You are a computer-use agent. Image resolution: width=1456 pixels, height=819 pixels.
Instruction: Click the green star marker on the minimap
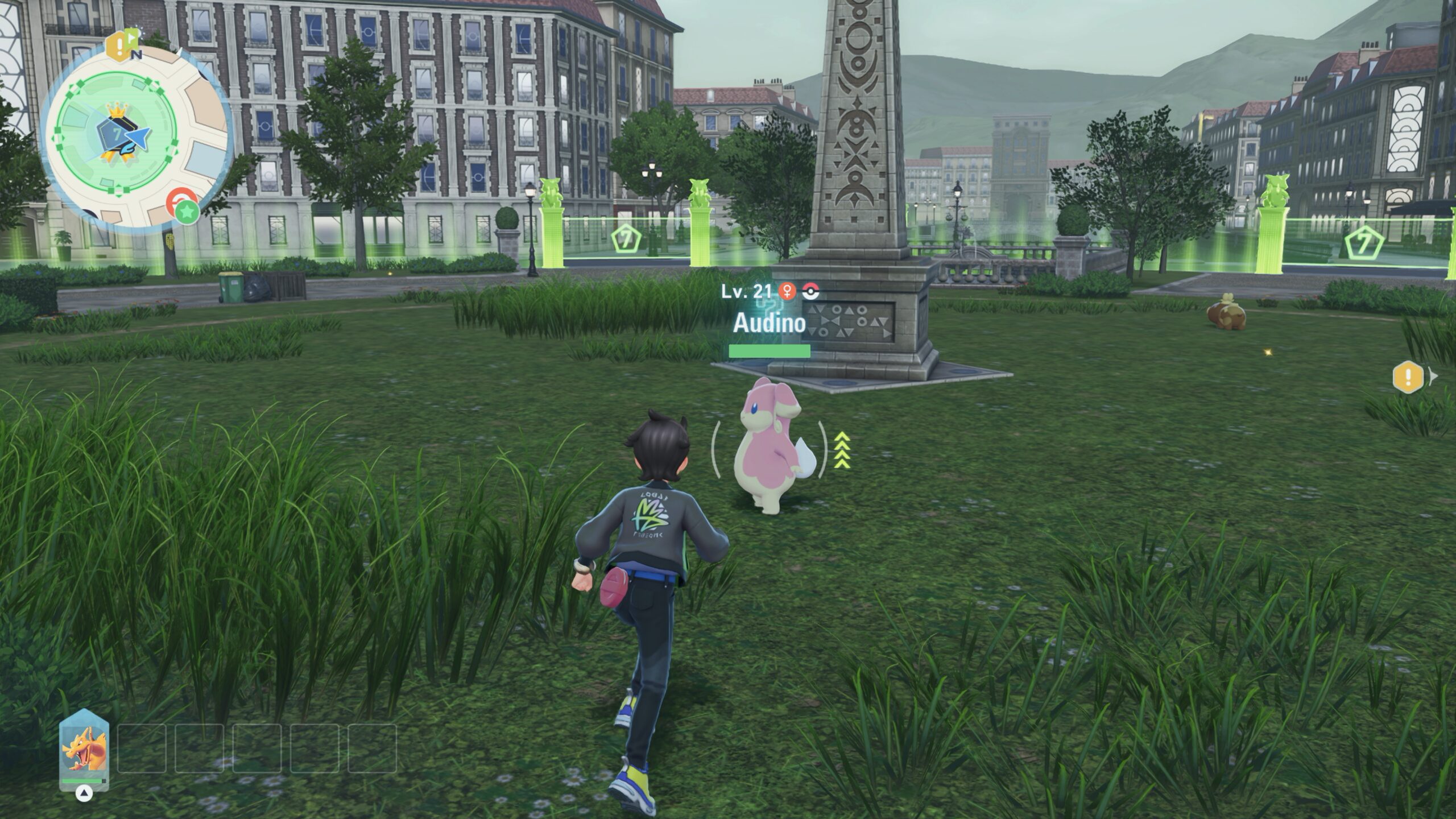187,212
